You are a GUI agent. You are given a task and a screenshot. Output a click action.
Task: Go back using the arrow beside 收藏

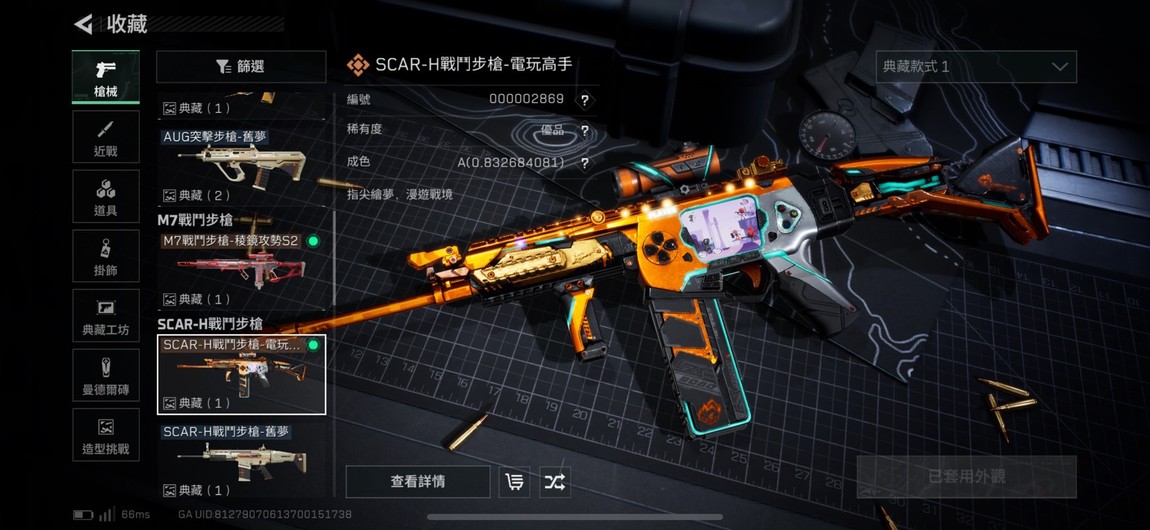pos(84,24)
